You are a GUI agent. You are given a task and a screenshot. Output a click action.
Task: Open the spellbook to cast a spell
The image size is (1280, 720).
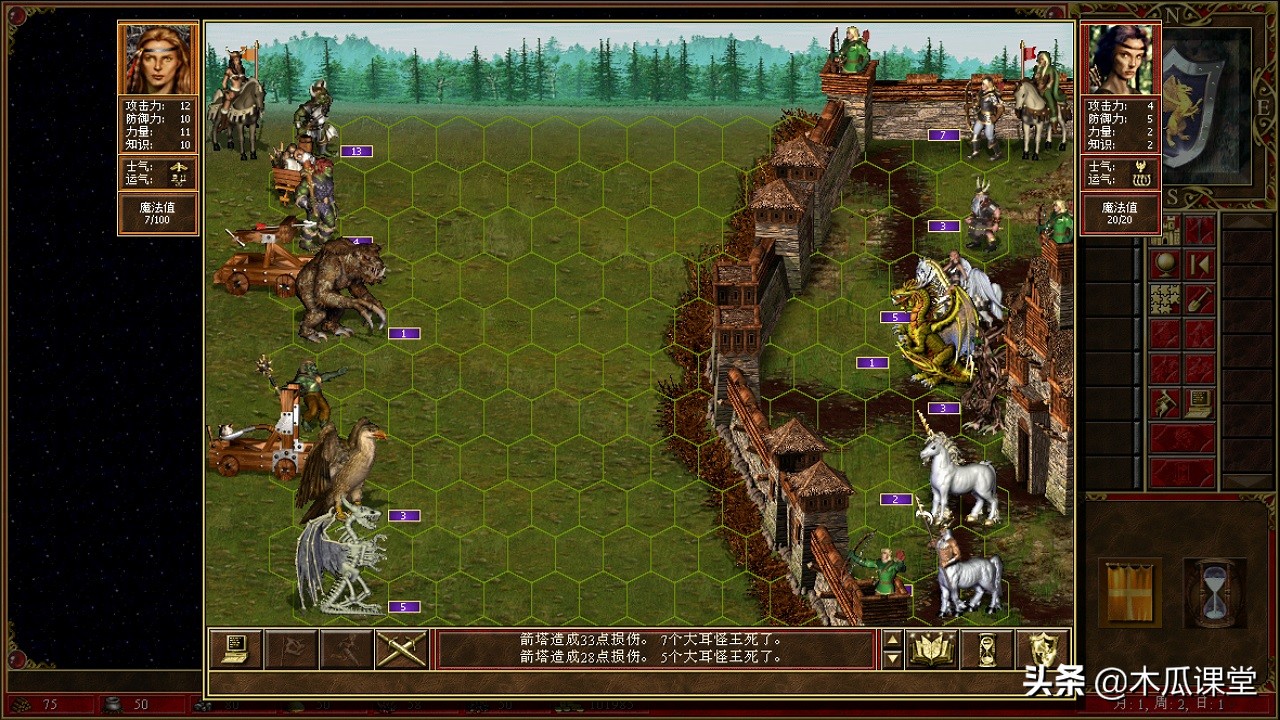pyautogui.click(x=932, y=649)
